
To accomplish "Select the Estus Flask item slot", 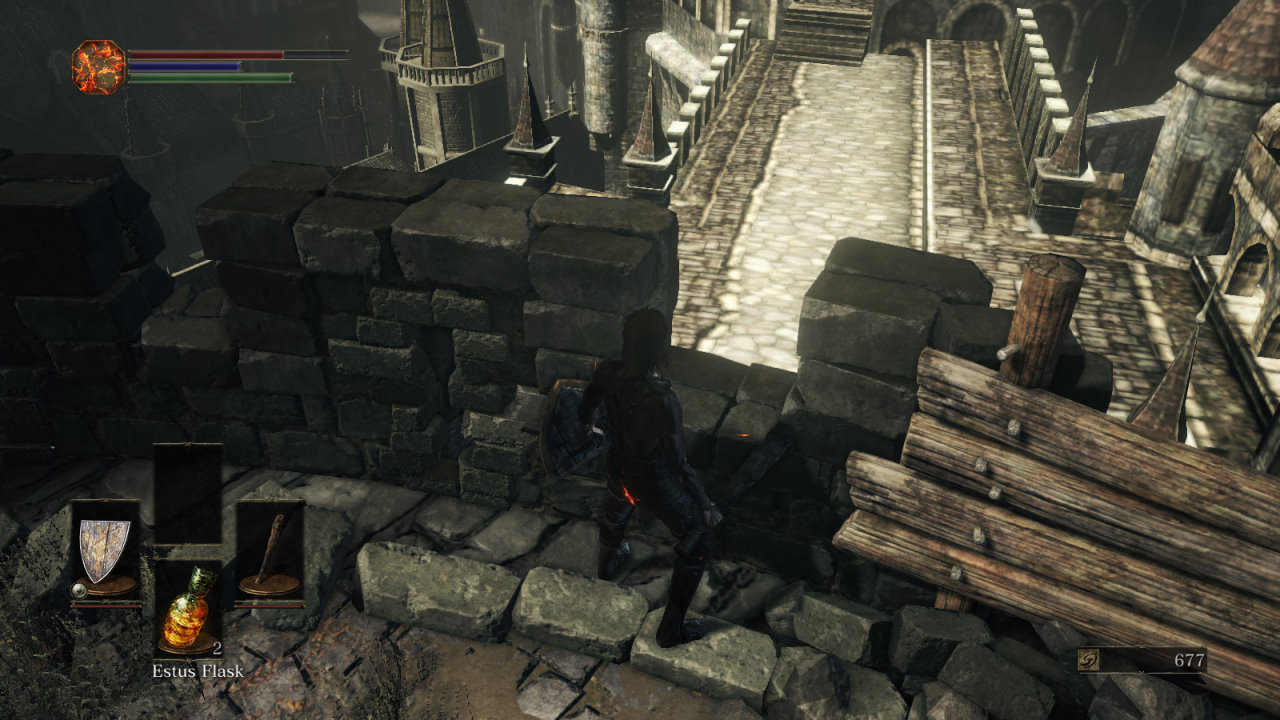I will (x=188, y=607).
